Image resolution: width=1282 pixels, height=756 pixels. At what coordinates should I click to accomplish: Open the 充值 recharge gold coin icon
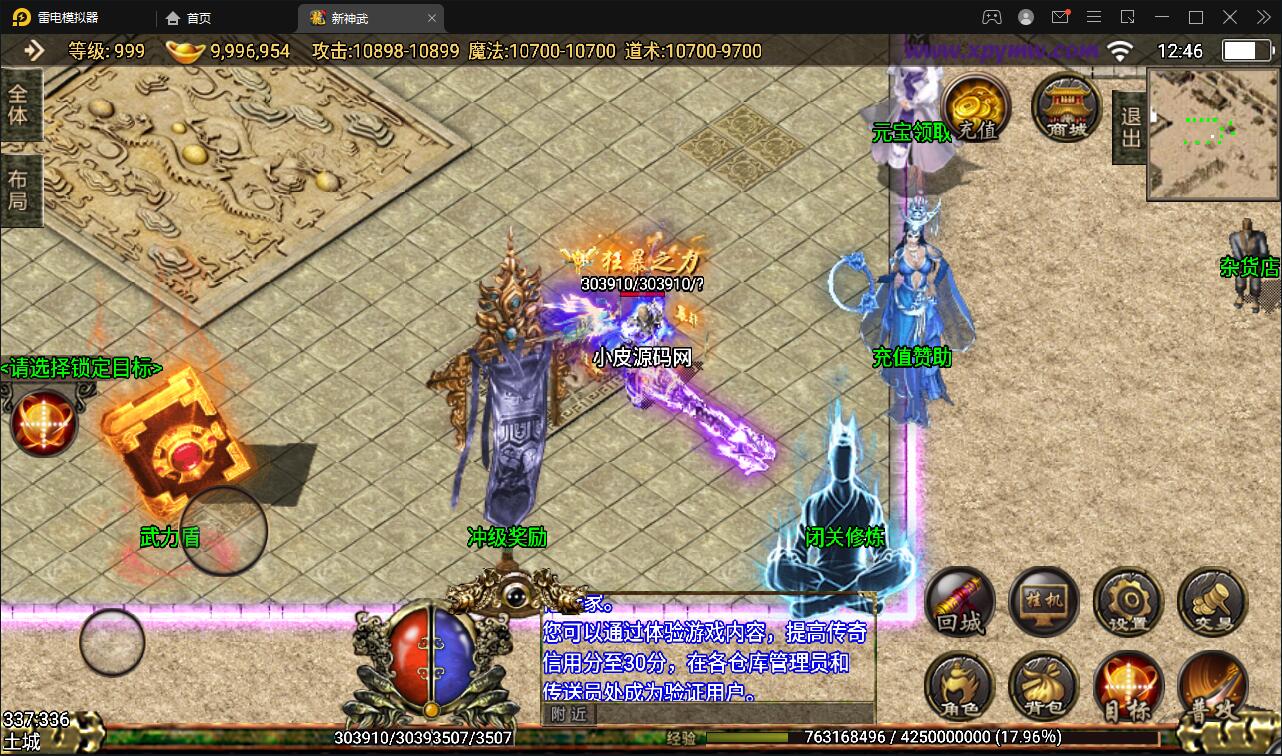pyautogui.click(x=976, y=108)
